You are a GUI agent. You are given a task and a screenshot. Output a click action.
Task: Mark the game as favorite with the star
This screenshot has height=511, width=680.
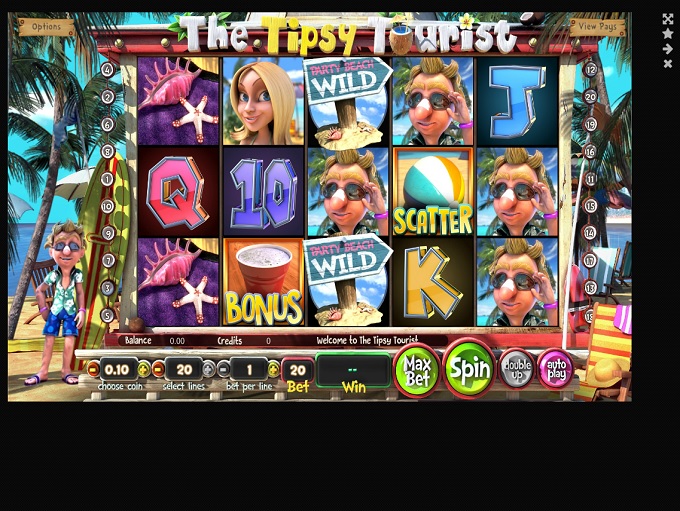668,34
